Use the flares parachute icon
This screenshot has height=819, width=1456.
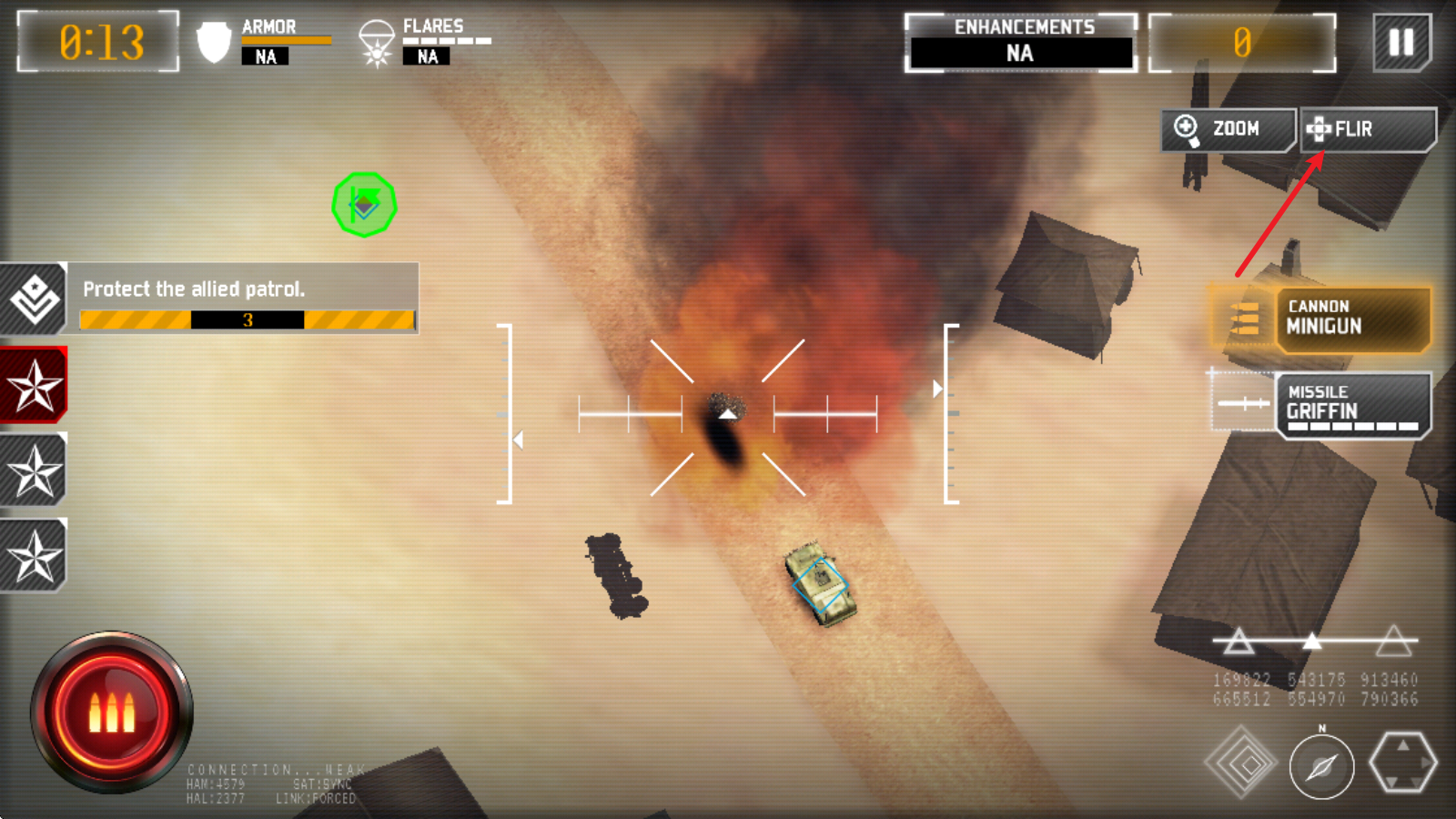(376, 44)
